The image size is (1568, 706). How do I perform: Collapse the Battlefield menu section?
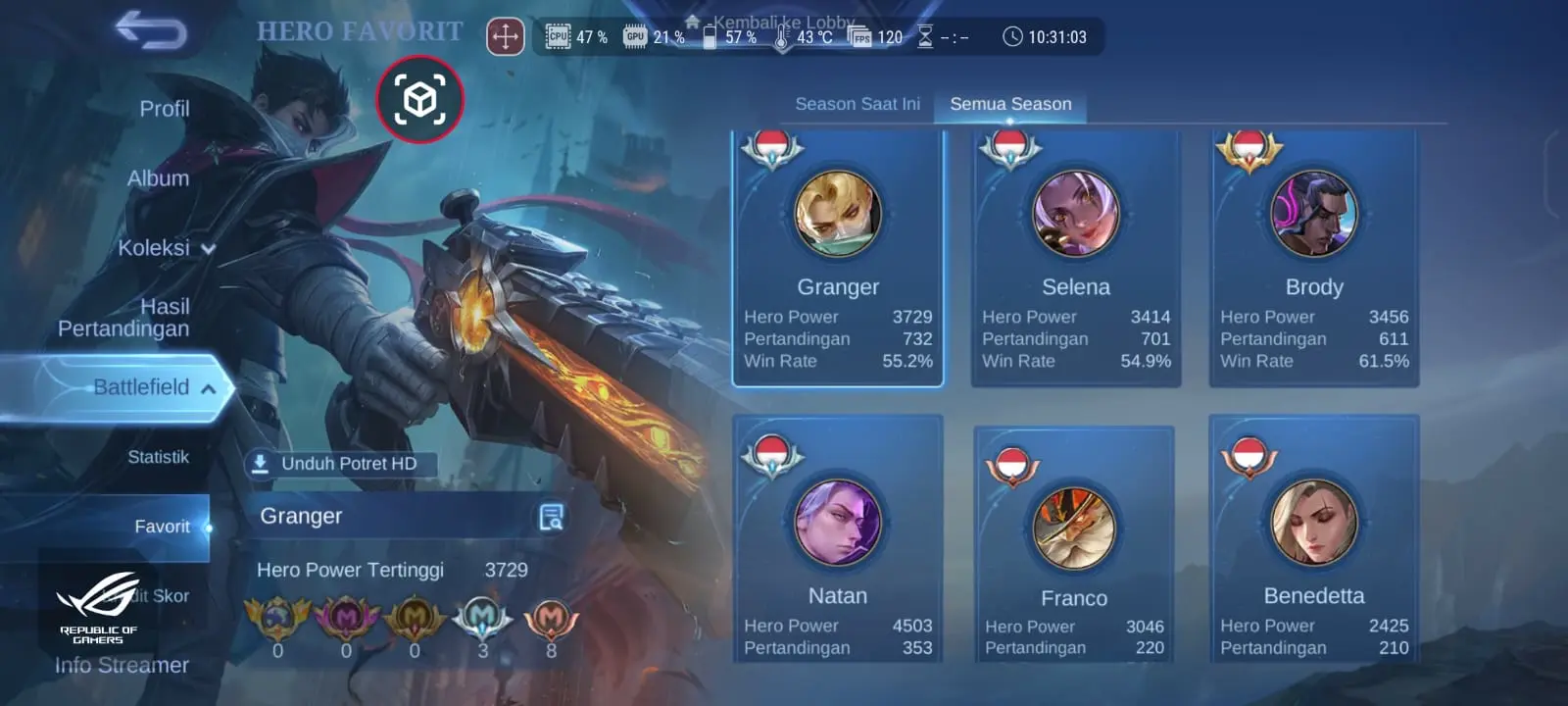154,387
